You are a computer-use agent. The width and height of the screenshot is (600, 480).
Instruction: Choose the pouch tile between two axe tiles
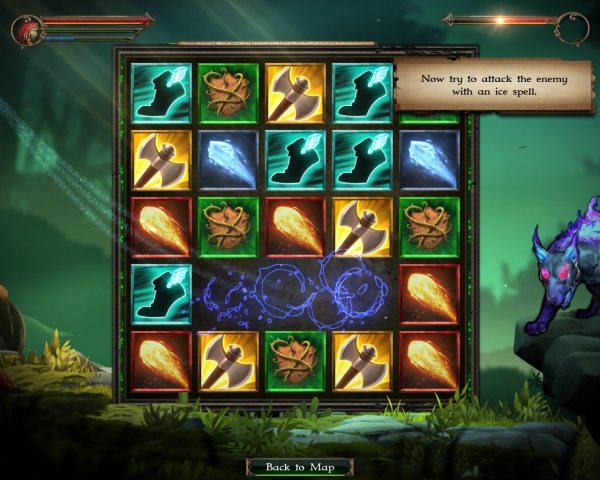point(296,360)
